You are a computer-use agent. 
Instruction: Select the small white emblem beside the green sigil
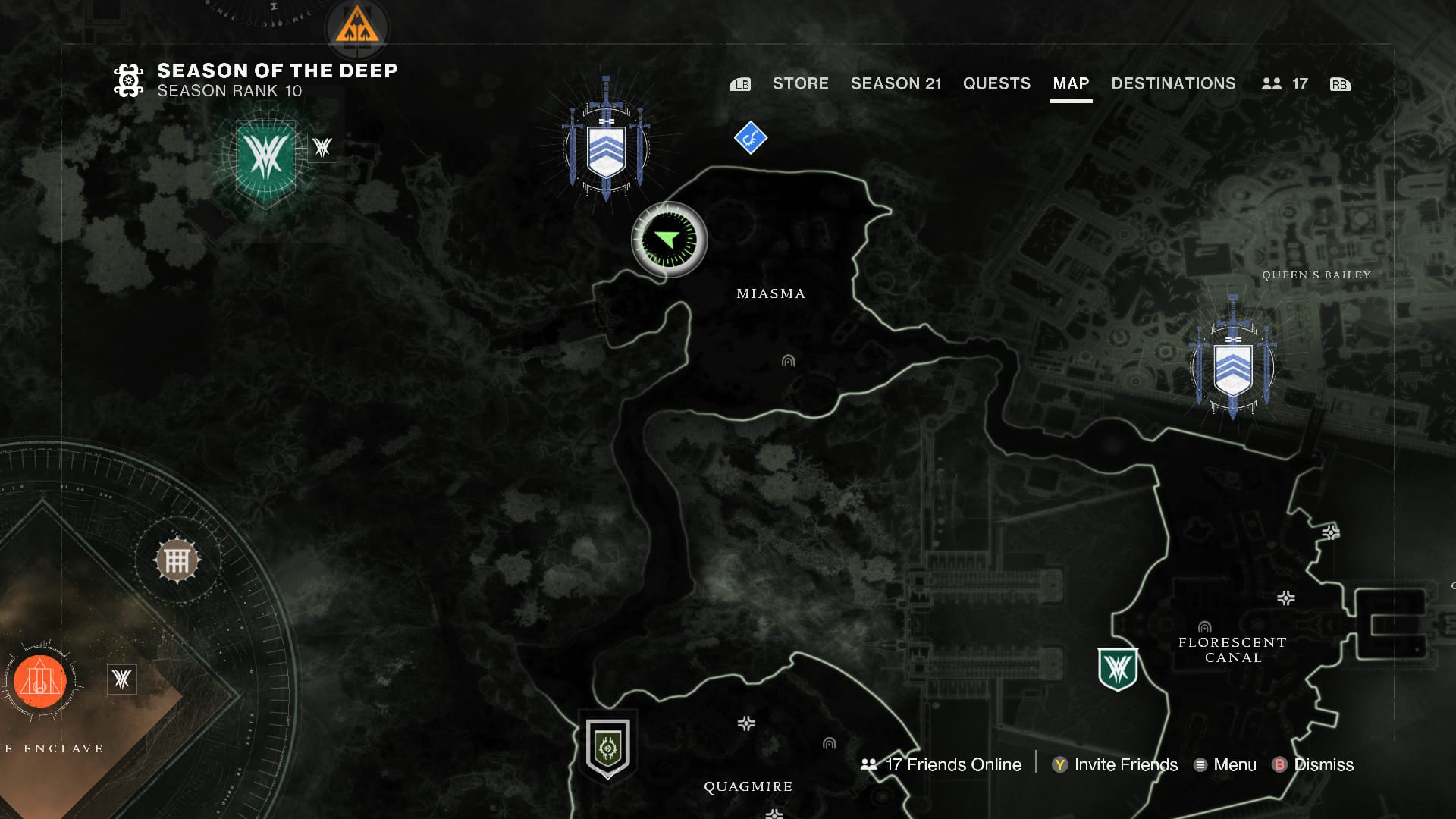pyautogui.click(x=322, y=149)
